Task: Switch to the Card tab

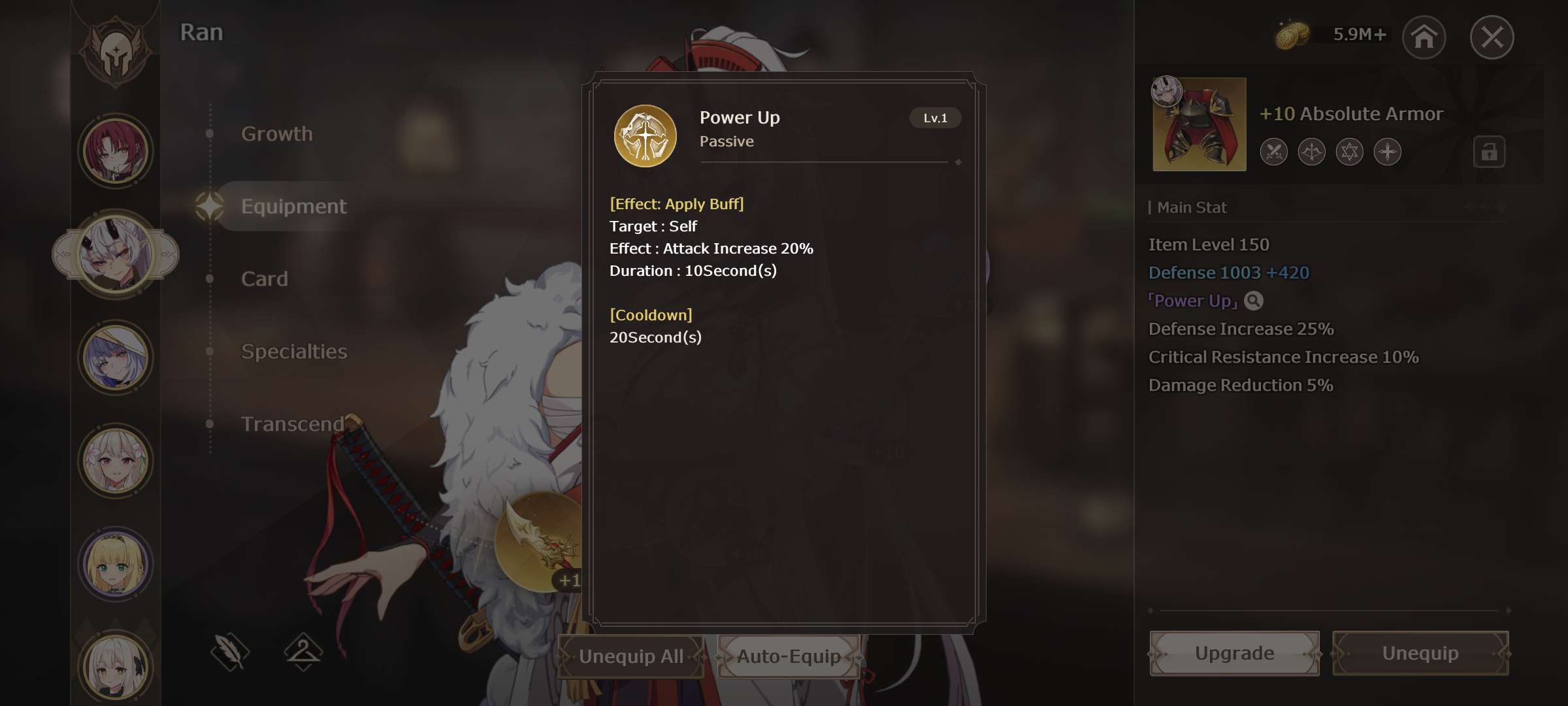Action: [265, 279]
